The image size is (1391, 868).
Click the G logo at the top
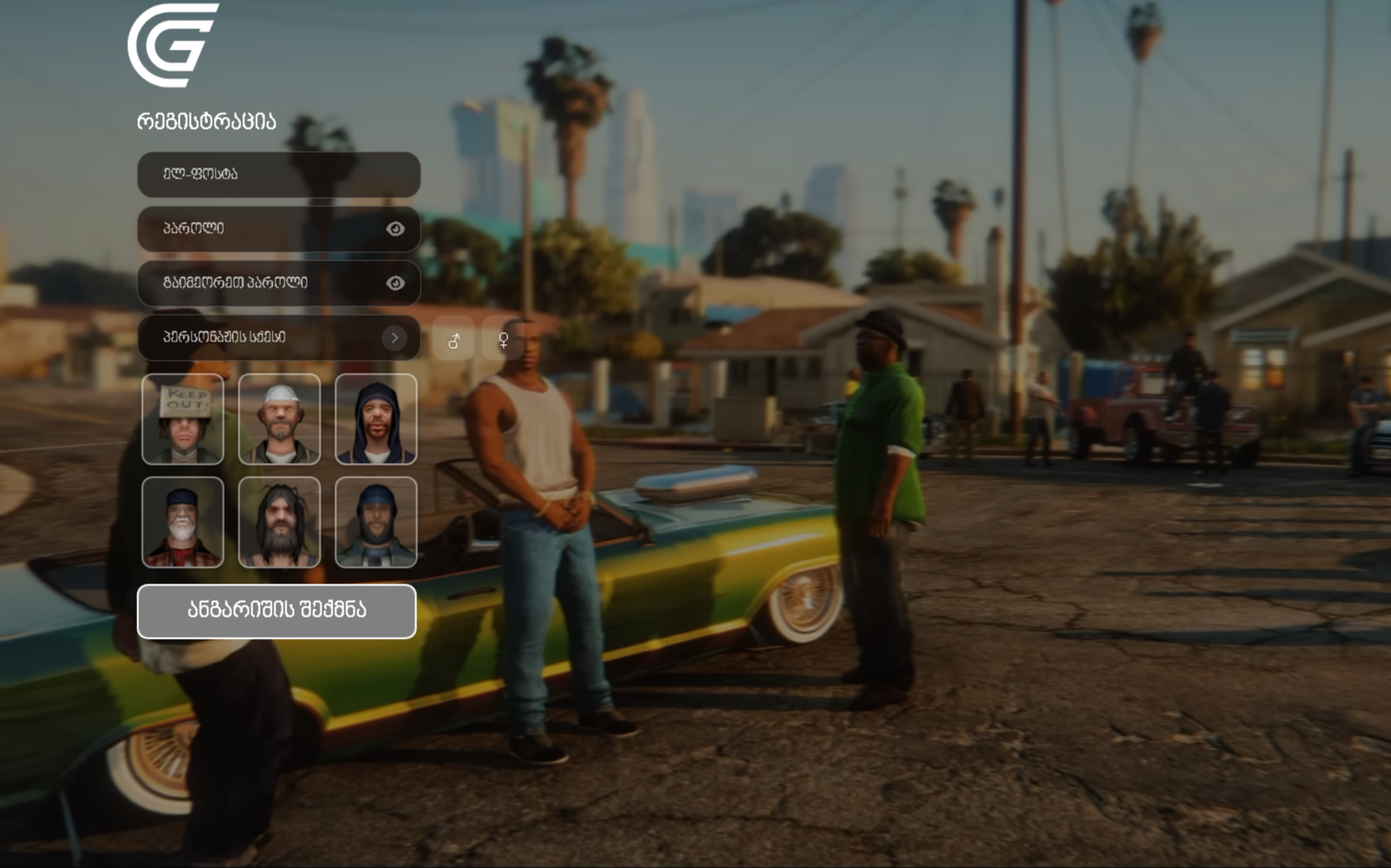pyautogui.click(x=172, y=45)
